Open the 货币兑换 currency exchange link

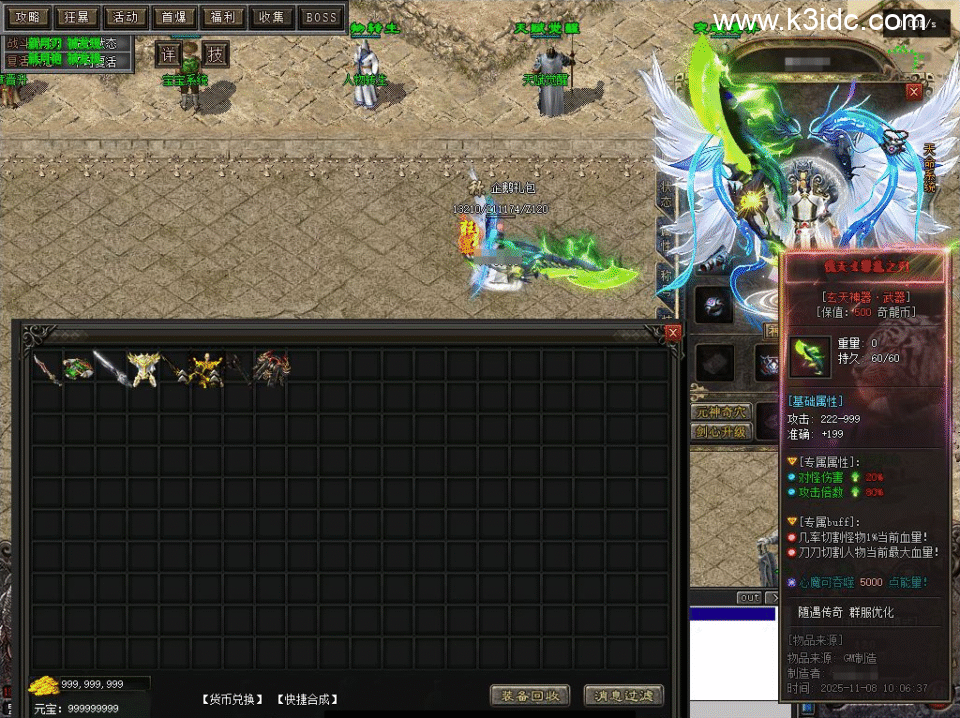point(233,699)
